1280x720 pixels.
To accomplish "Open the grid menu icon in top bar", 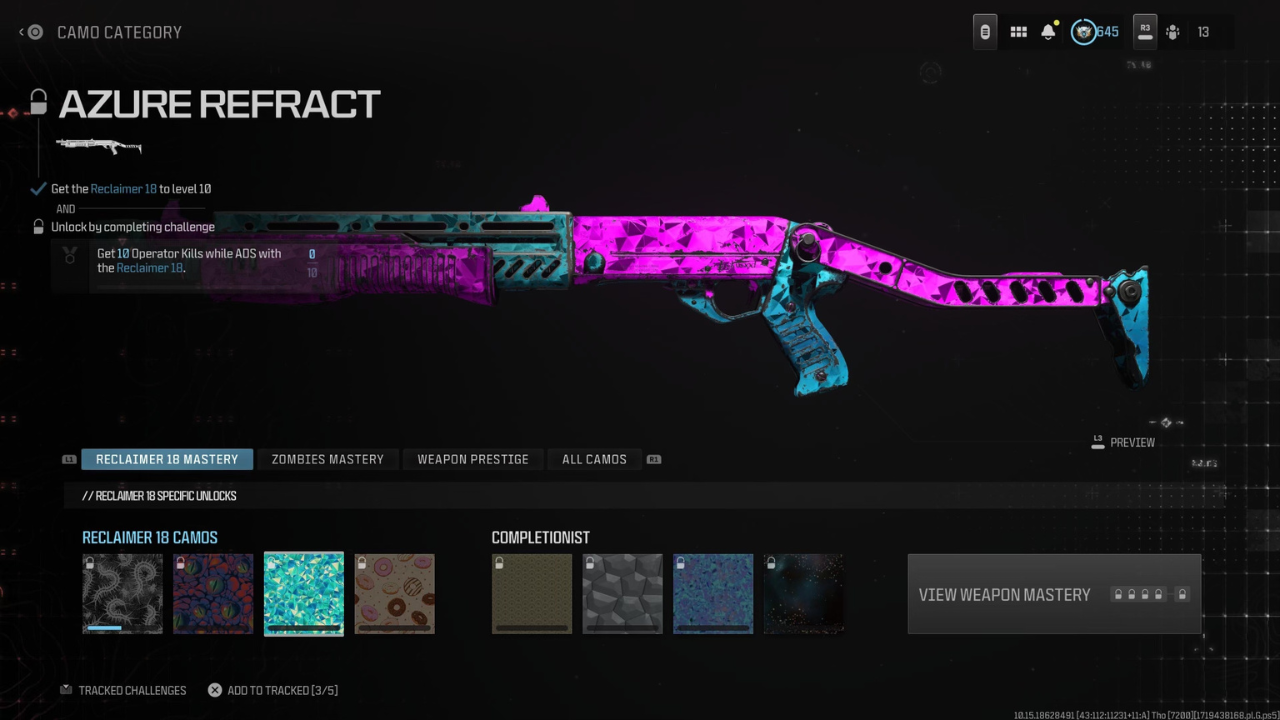I will click(x=1018, y=31).
